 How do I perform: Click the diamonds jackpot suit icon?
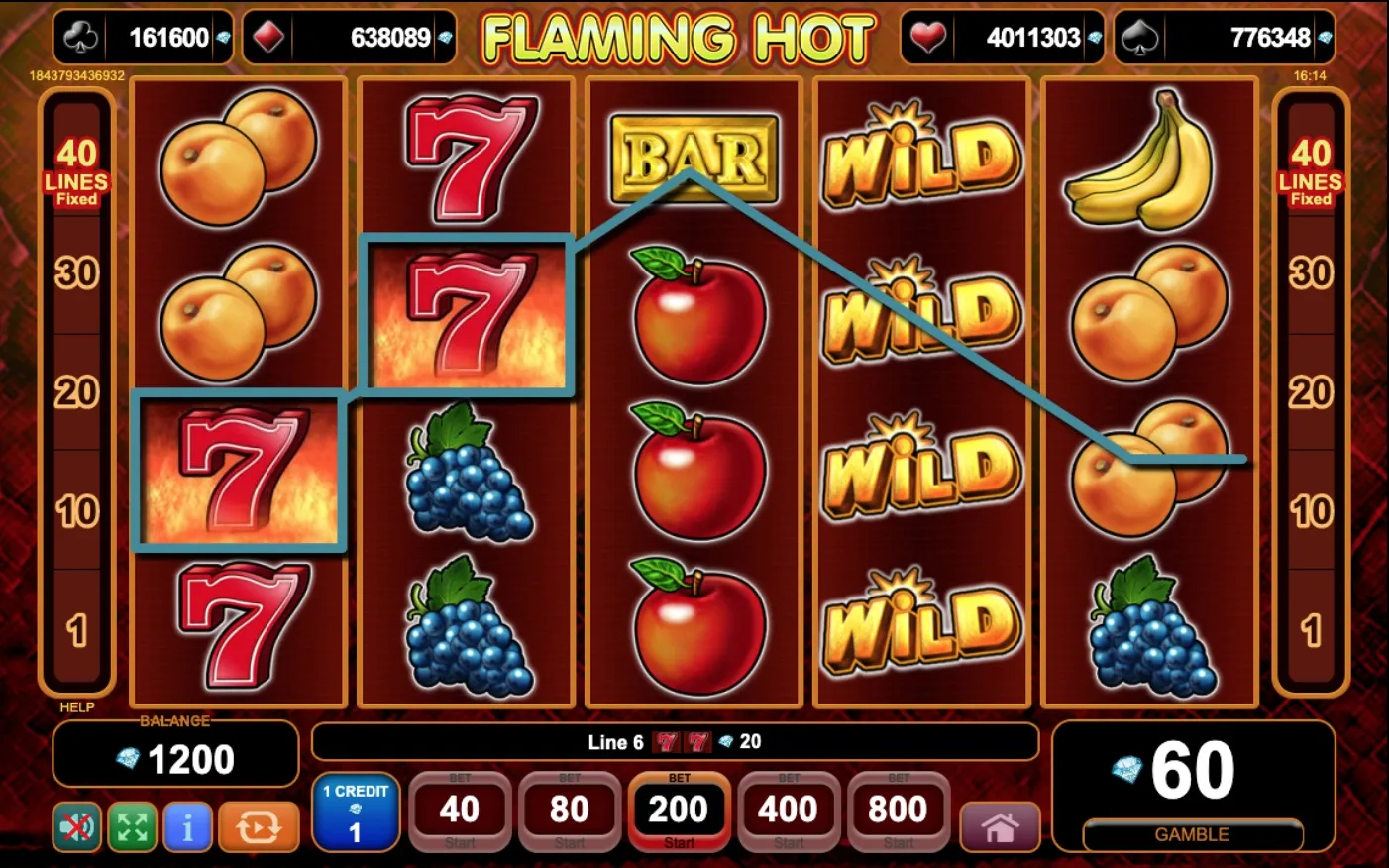pos(269,37)
